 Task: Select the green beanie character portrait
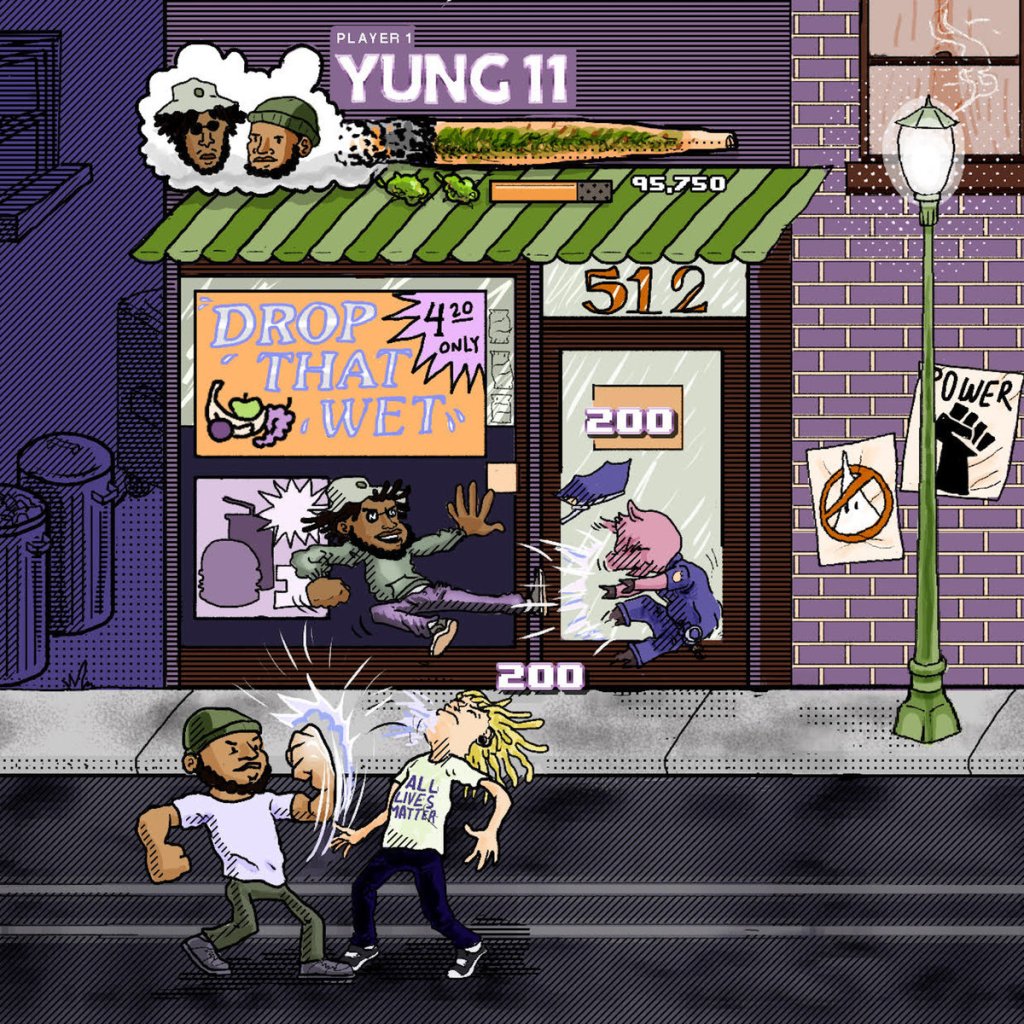pyautogui.click(x=277, y=137)
